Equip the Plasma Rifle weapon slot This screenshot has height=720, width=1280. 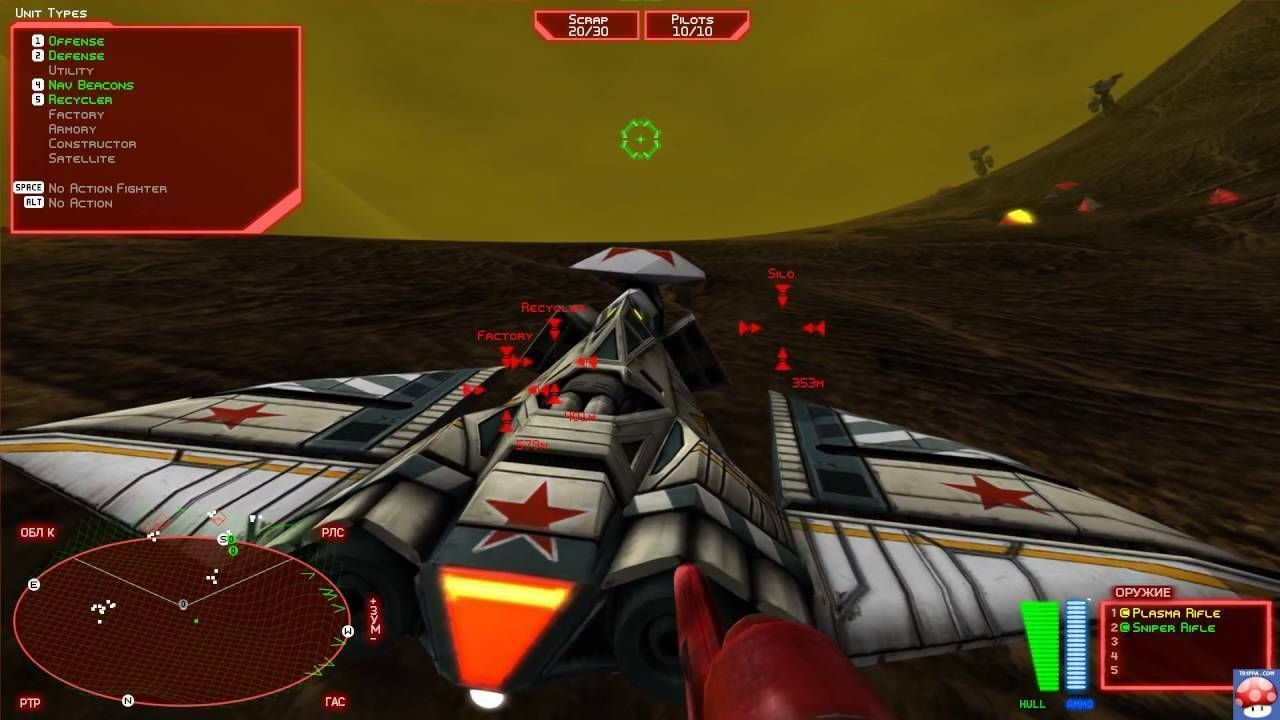point(1176,613)
